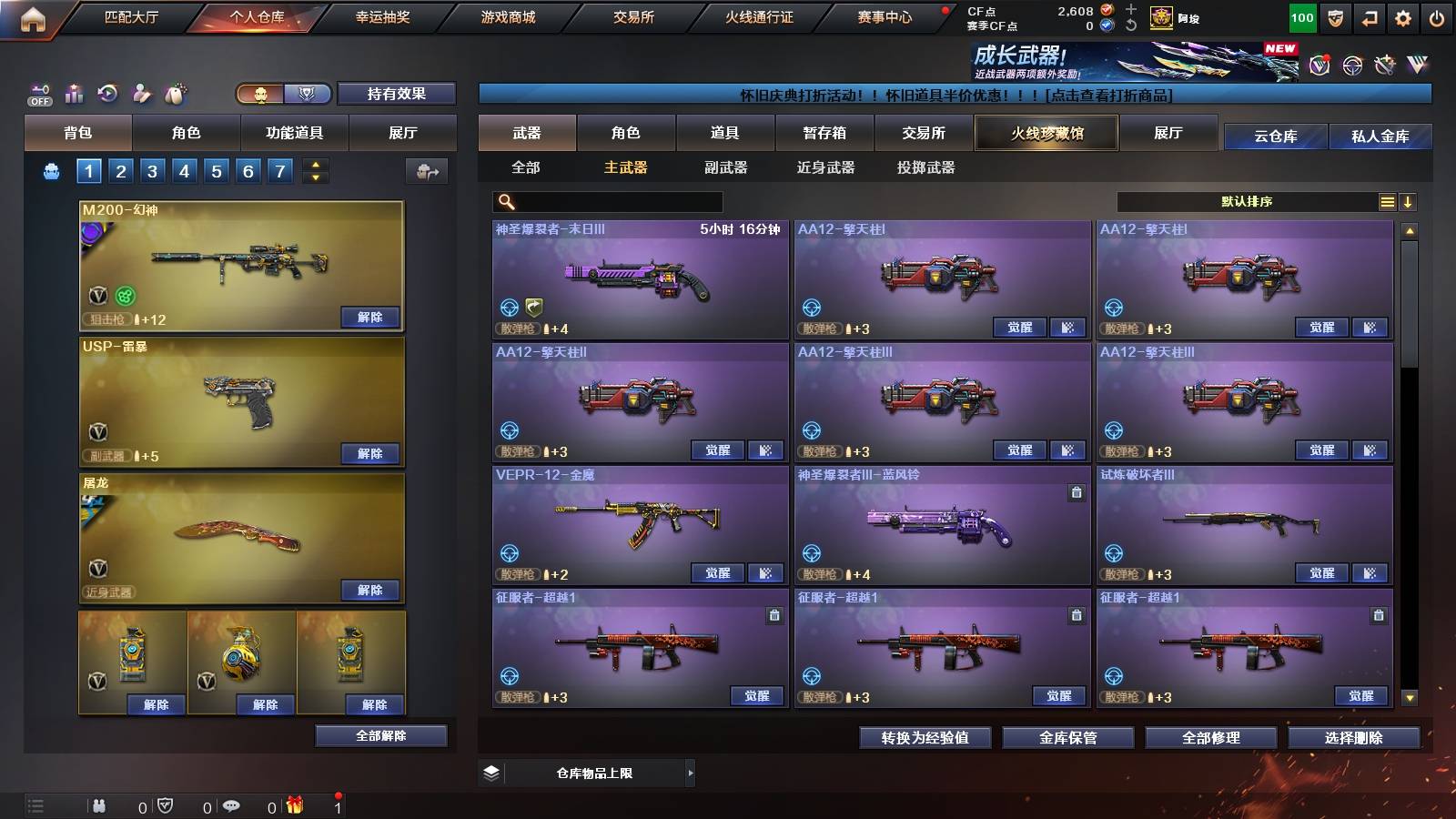This screenshot has width=1456, height=819.
Task: Toggle the list view icon beside 默认排序
Action: click(x=1387, y=201)
